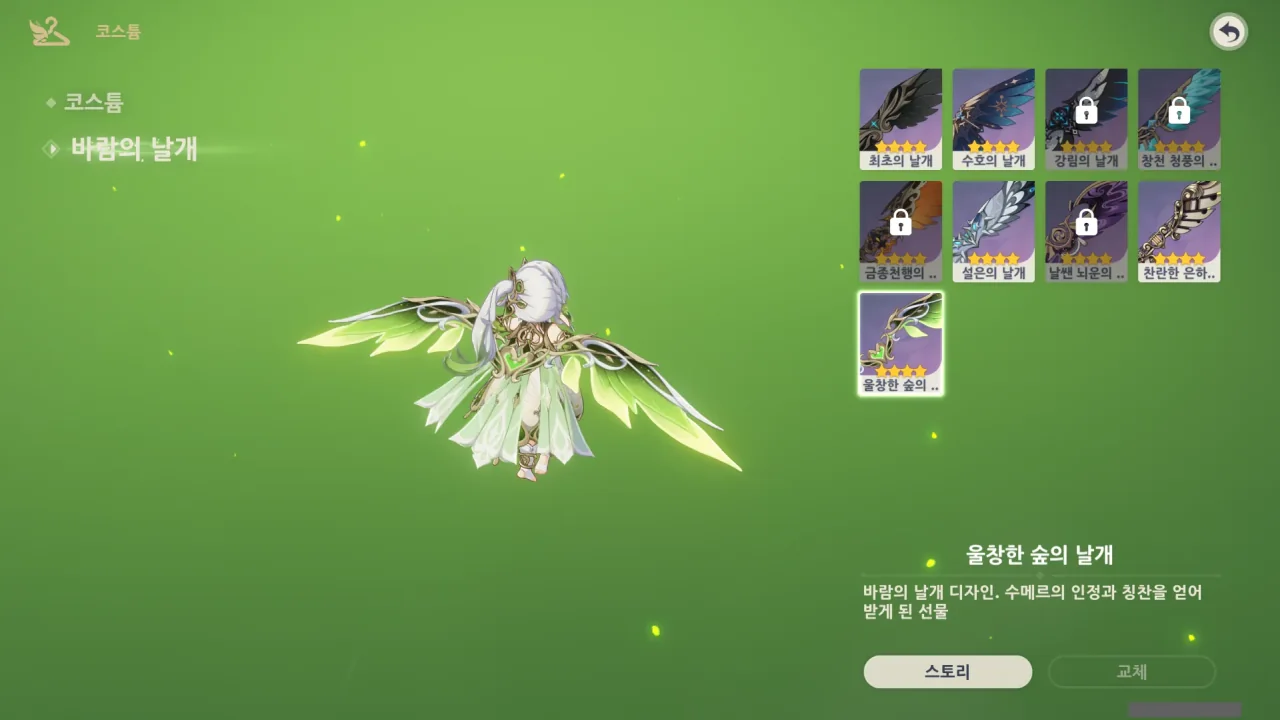Screen dimensions: 1280x720
Task: Click the 교체 switch button
Action: [1131, 672]
